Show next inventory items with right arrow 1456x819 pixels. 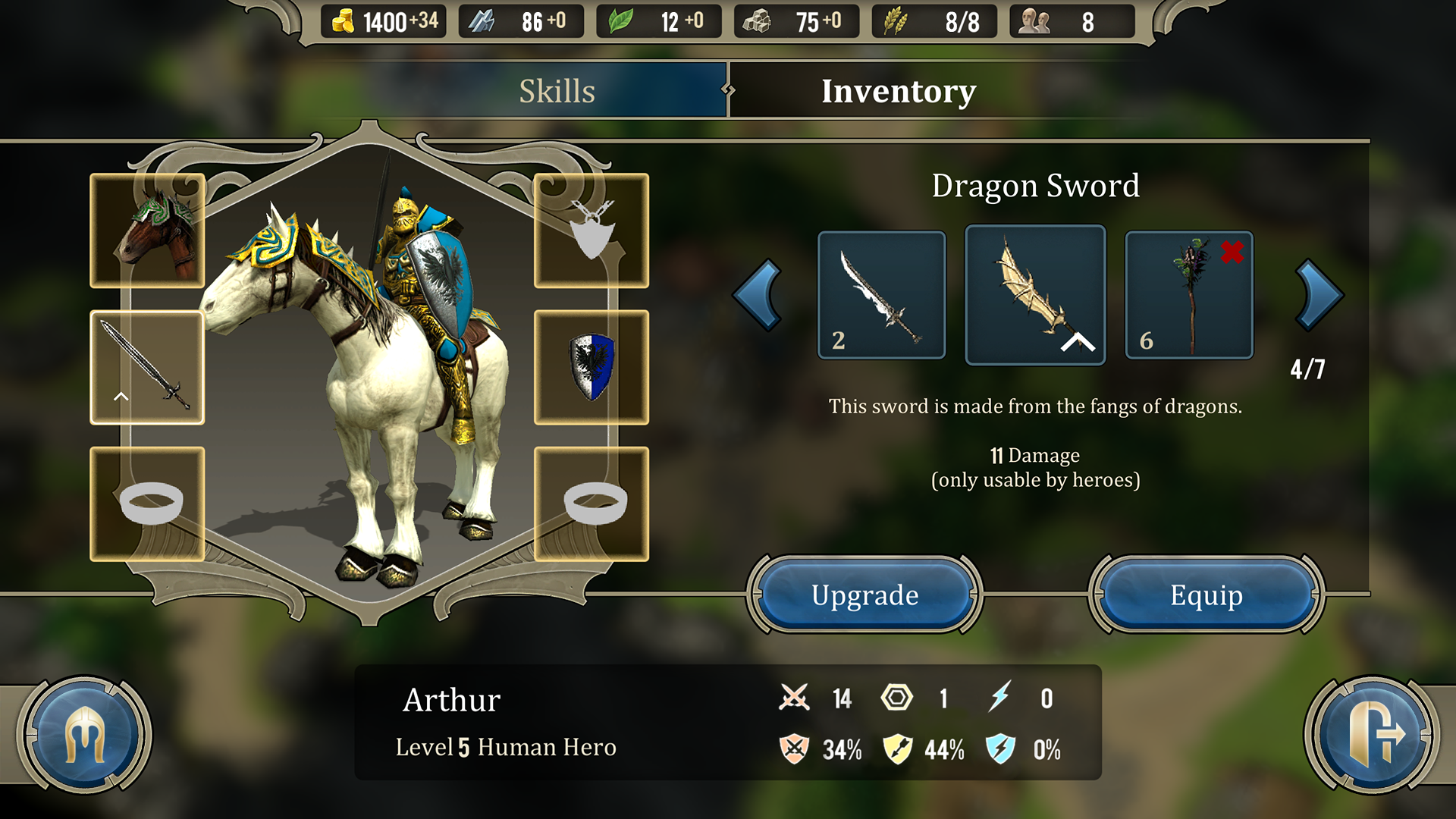pyautogui.click(x=1318, y=295)
